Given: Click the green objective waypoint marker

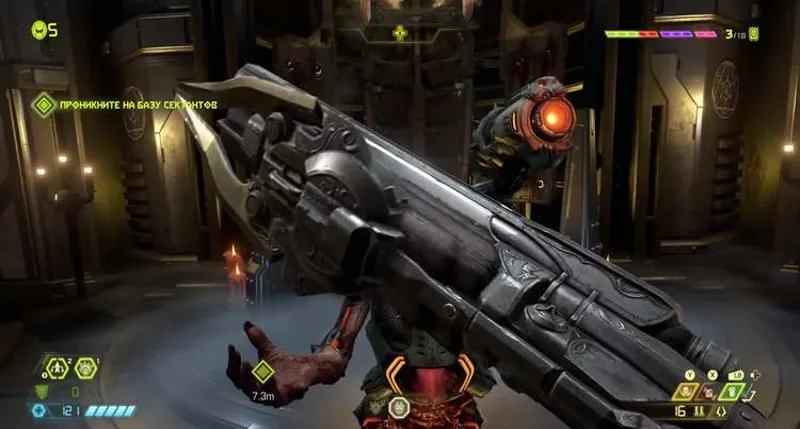Looking at the screenshot, I should (x=262, y=371).
